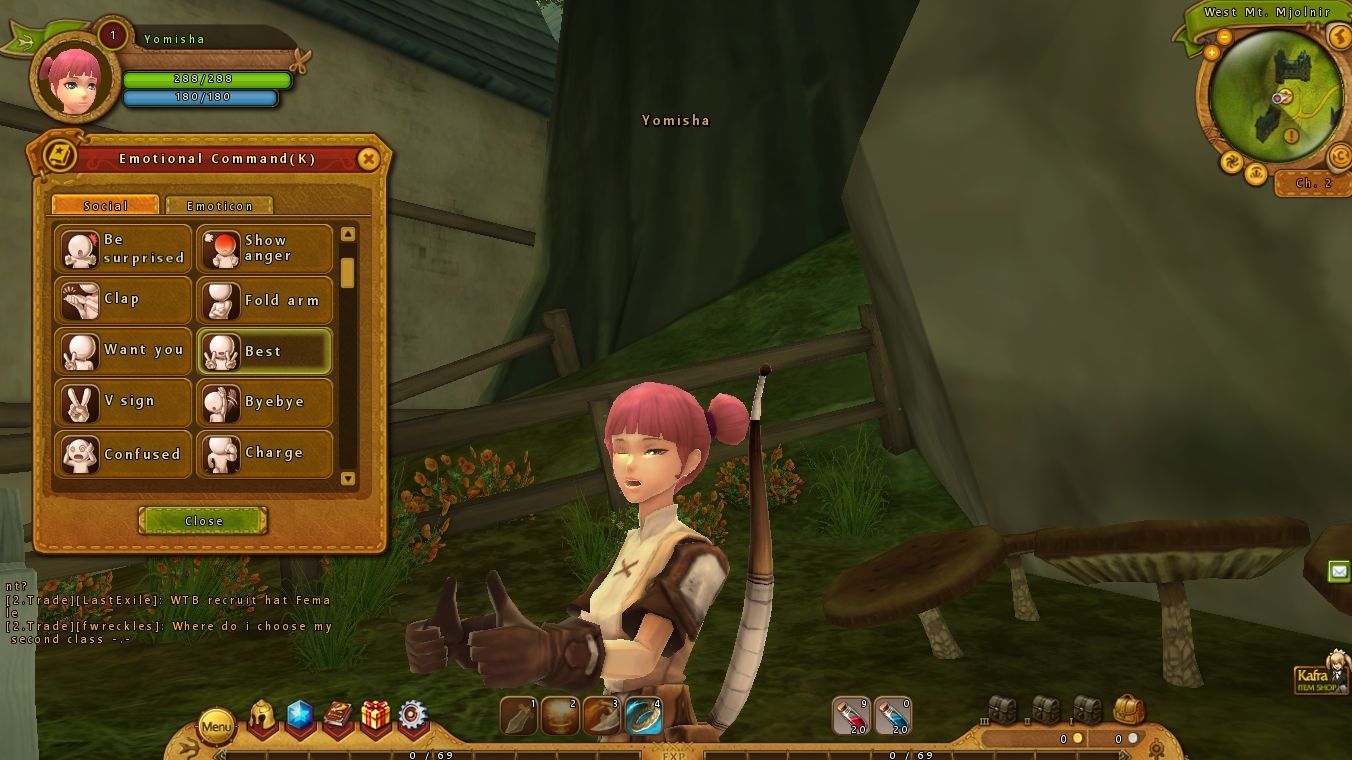Activate the Charge emote
The height and width of the screenshot is (760, 1352).
point(264,454)
